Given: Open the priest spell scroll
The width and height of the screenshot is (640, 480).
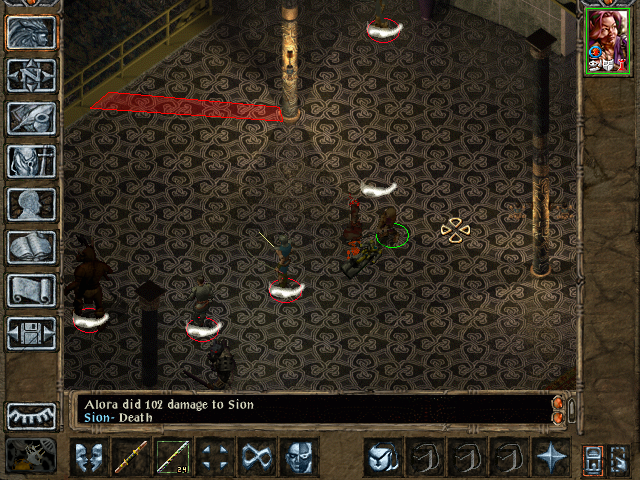Looking at the screenshot, I should [31, 290].
